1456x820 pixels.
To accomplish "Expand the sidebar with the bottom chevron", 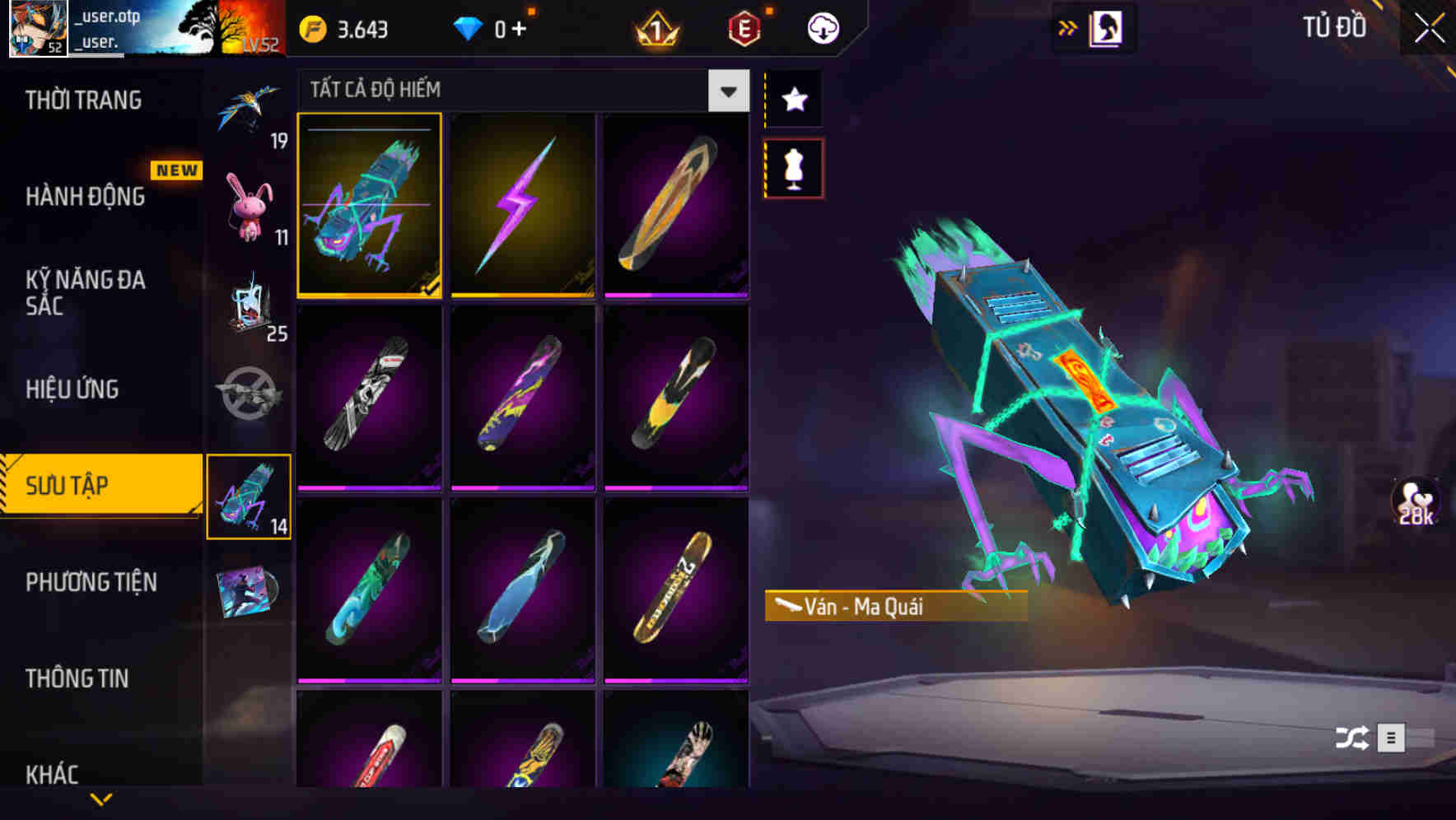I will [101, 798].
